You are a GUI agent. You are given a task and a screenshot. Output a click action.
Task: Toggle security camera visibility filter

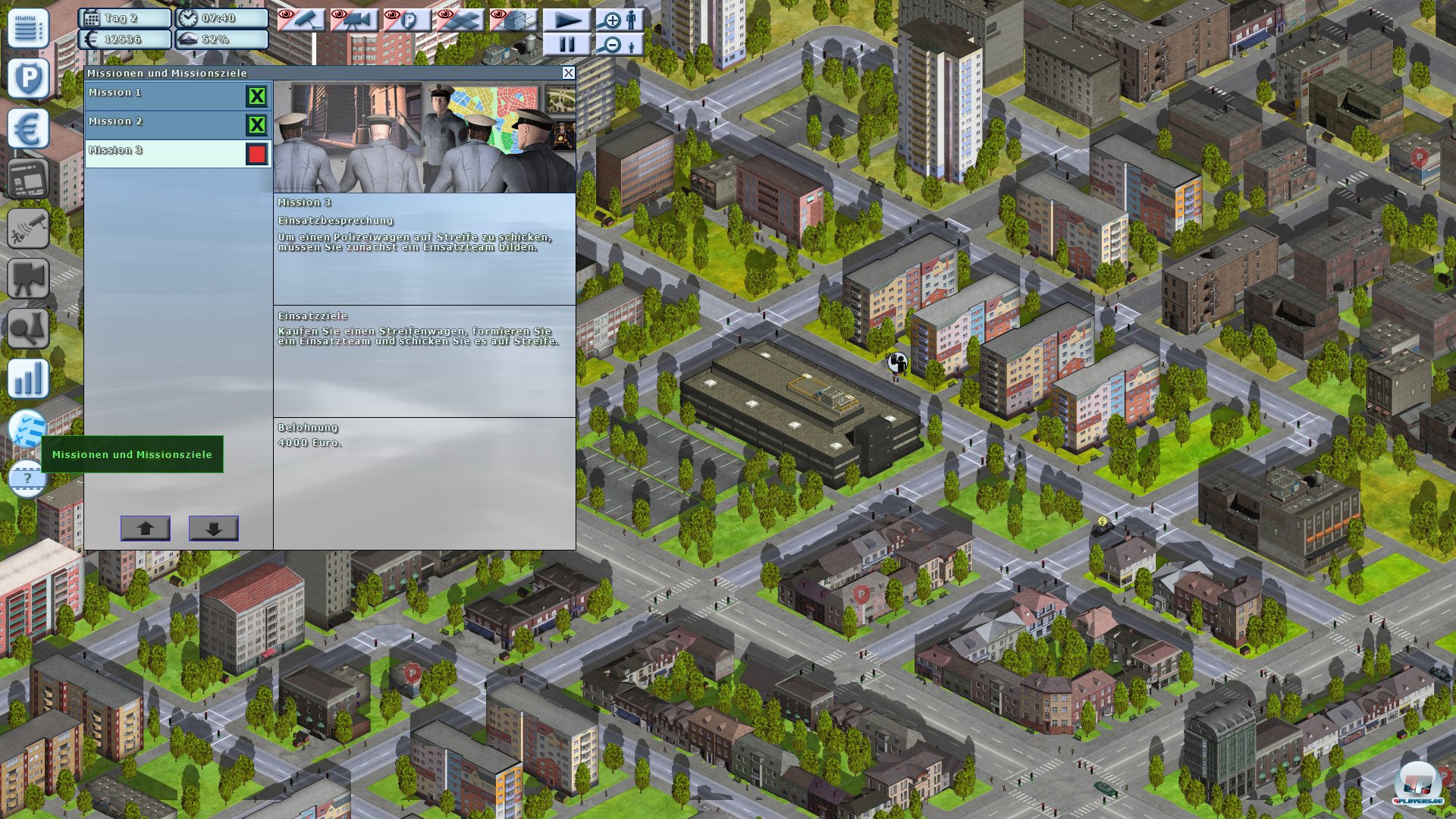tap(301, 20)
